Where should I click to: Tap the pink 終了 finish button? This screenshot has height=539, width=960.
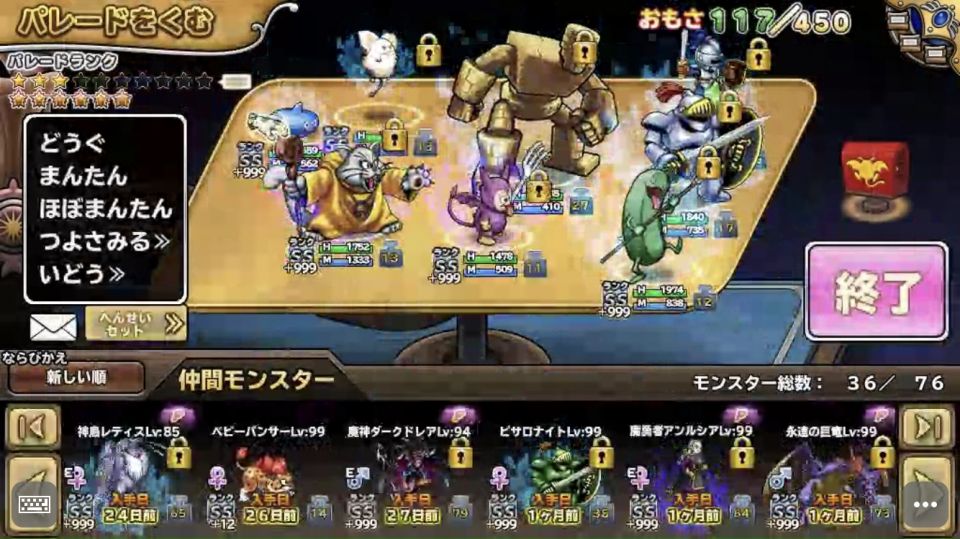tap(875, 292)
